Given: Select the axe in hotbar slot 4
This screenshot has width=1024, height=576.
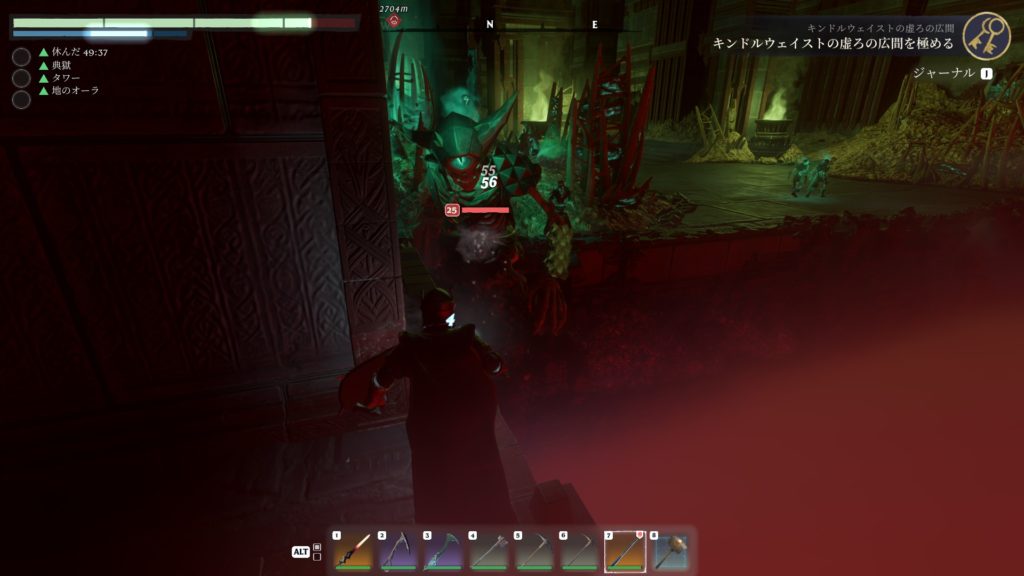Looking at the screenshot, I should click(488, 551).
